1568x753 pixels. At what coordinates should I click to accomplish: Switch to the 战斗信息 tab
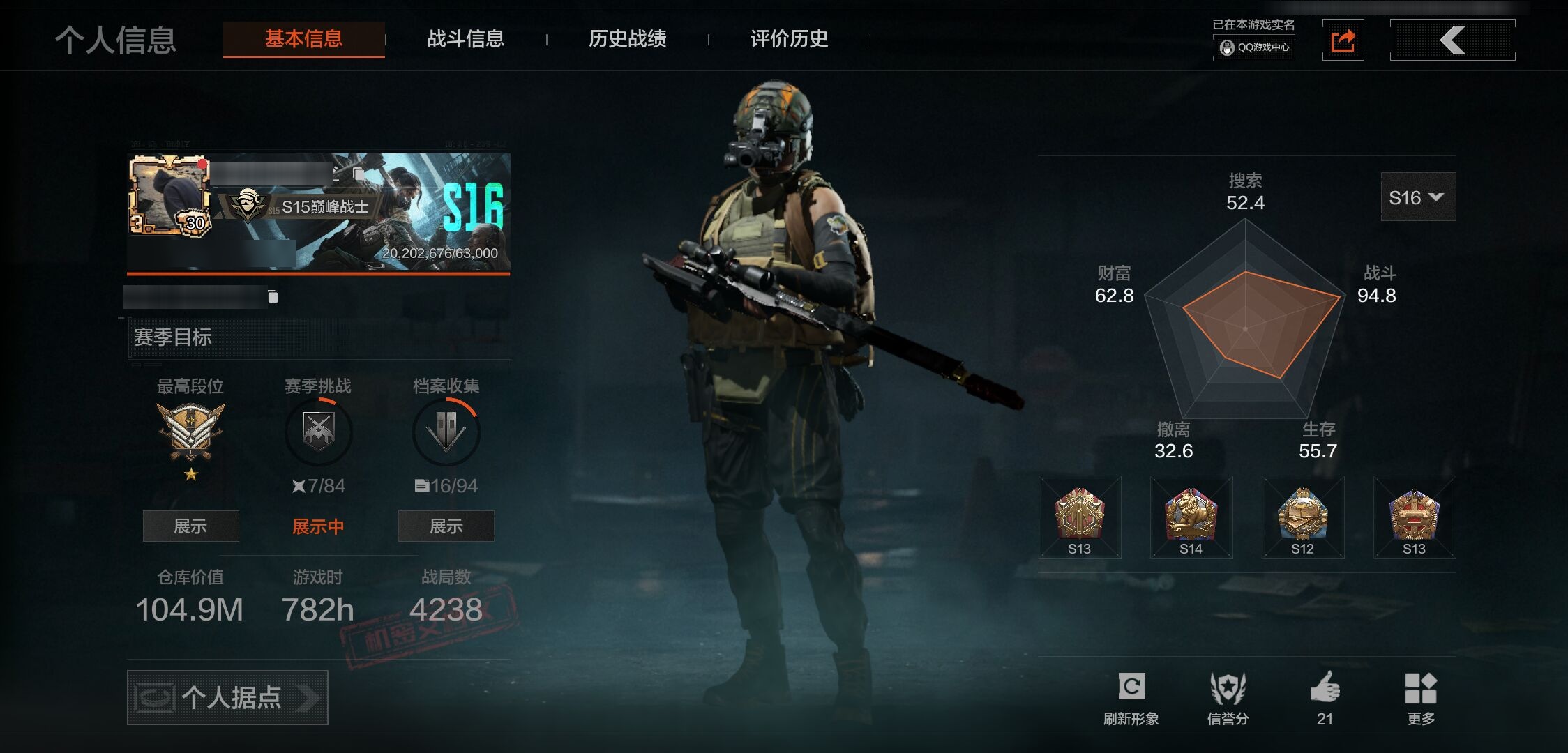point(465,39)
